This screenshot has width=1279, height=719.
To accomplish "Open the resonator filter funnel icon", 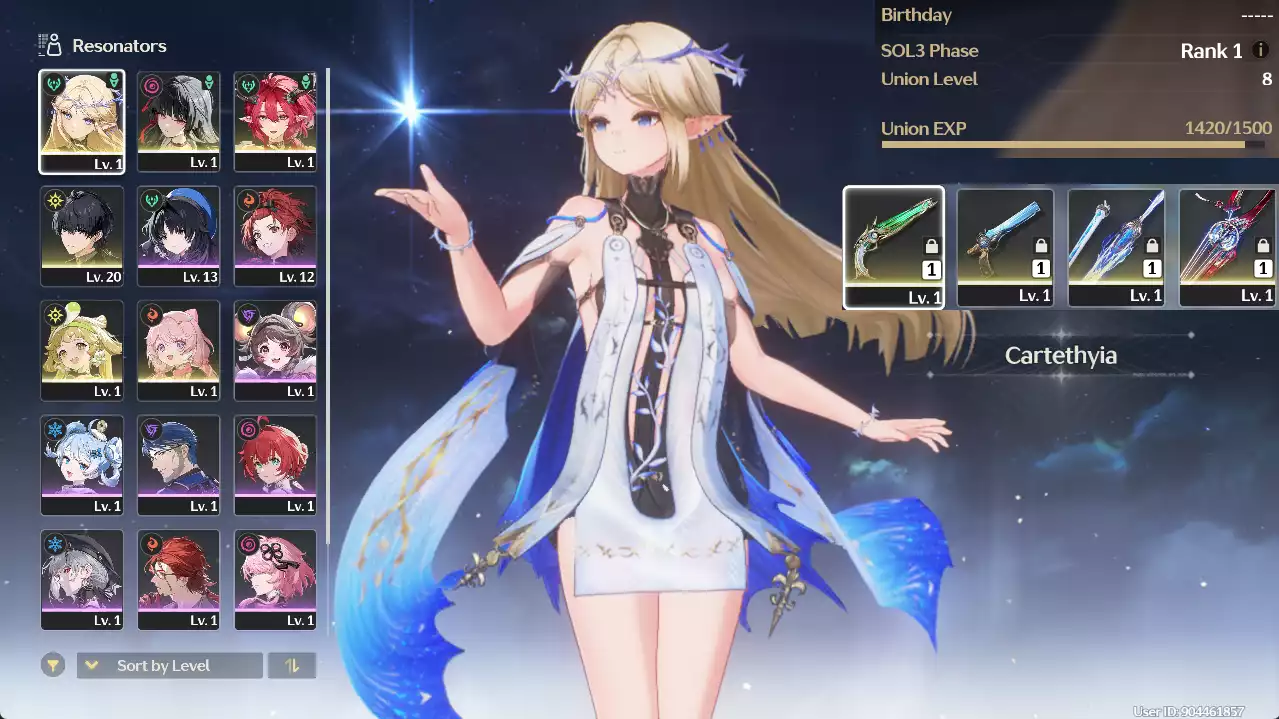I will pyautogui.click(x=53, y=666).
